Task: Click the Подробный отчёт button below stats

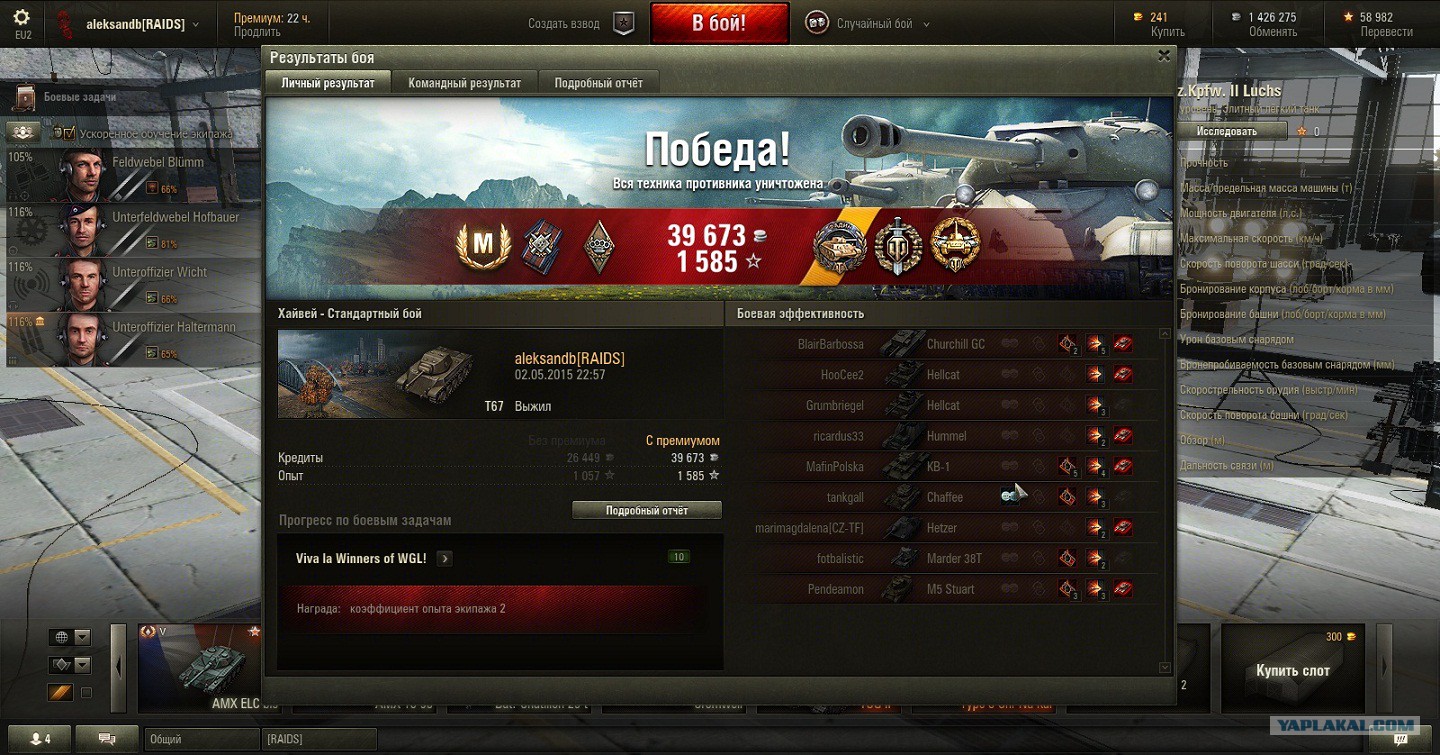Action: [647, 510]
